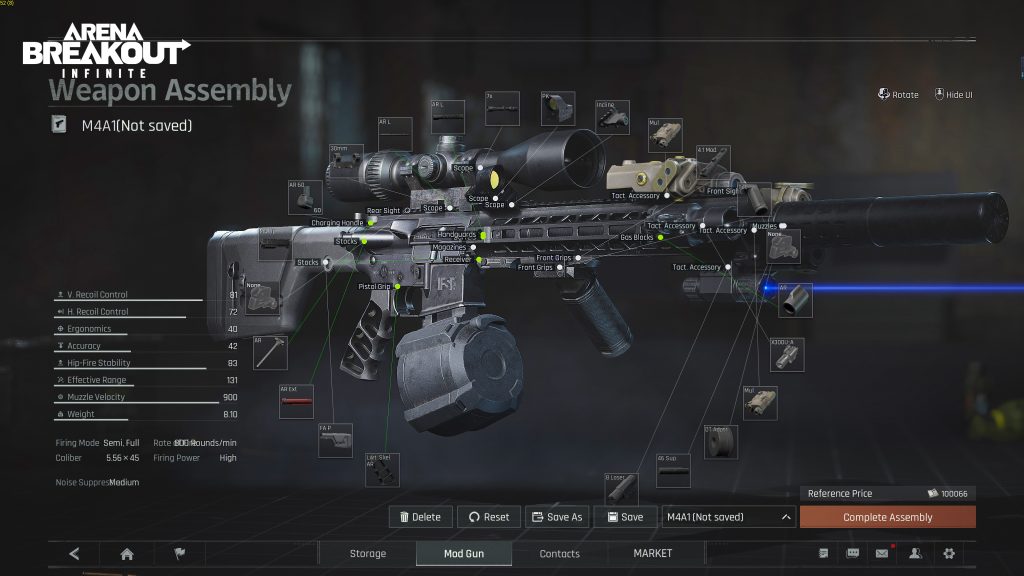Image resolution: width=1024 pixels, height=576 pixels.
Task: Save the M4A1 build
Action: pos(624,517)
